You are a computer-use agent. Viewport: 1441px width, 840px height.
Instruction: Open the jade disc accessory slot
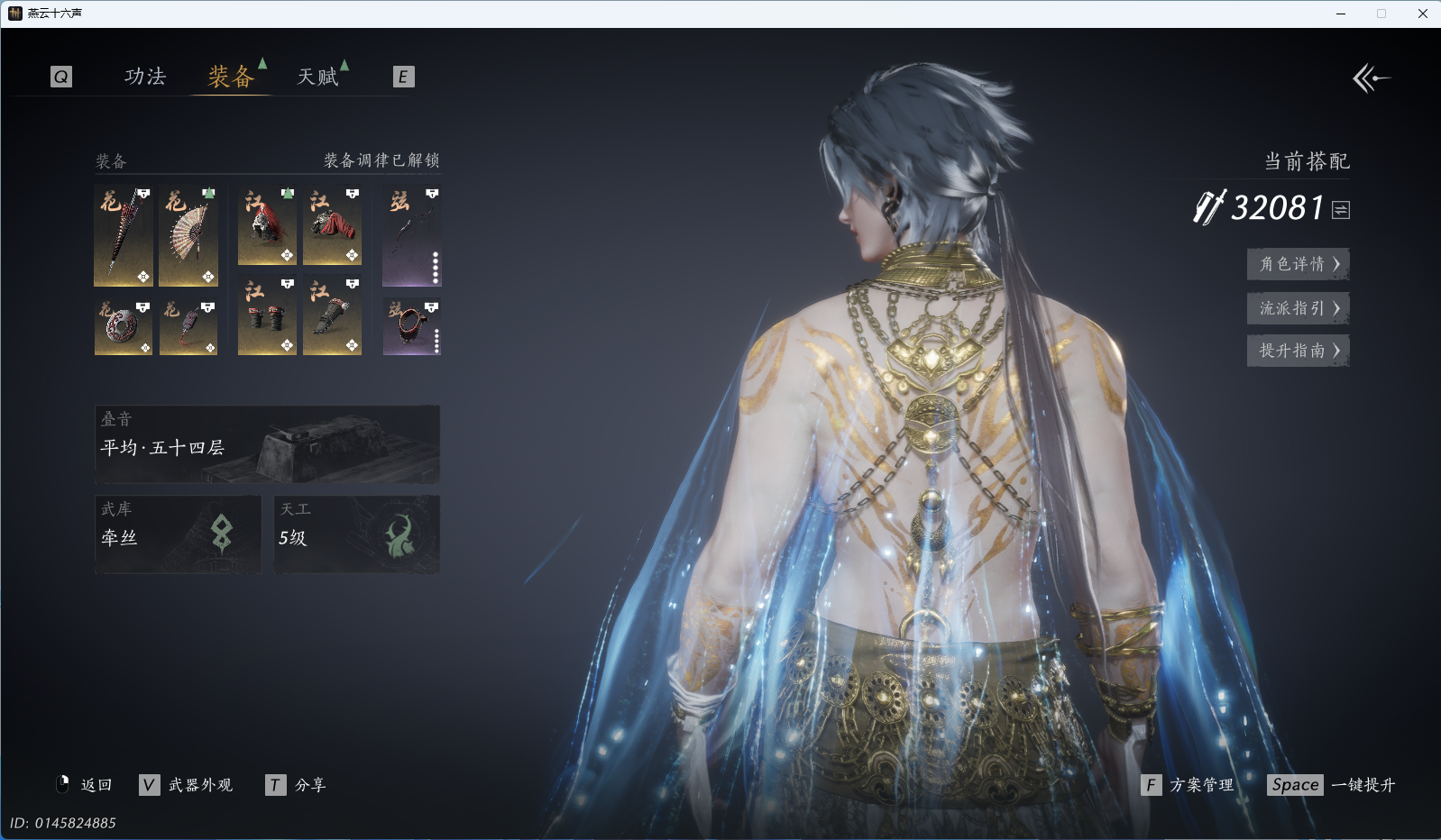(x=123, y=326)
